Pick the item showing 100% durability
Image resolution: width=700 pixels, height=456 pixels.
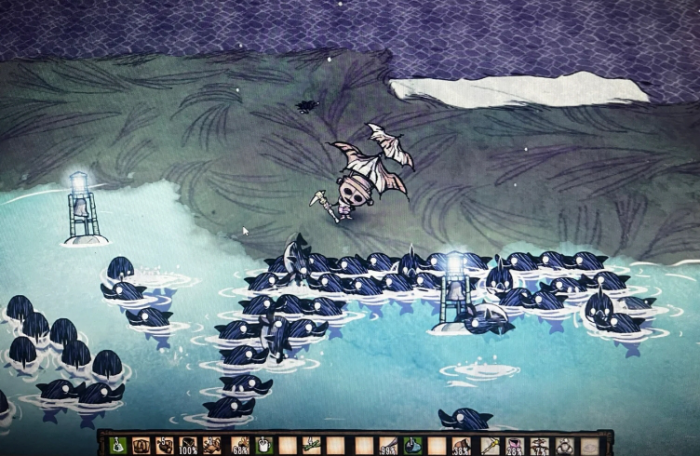(x=188, y=445)
